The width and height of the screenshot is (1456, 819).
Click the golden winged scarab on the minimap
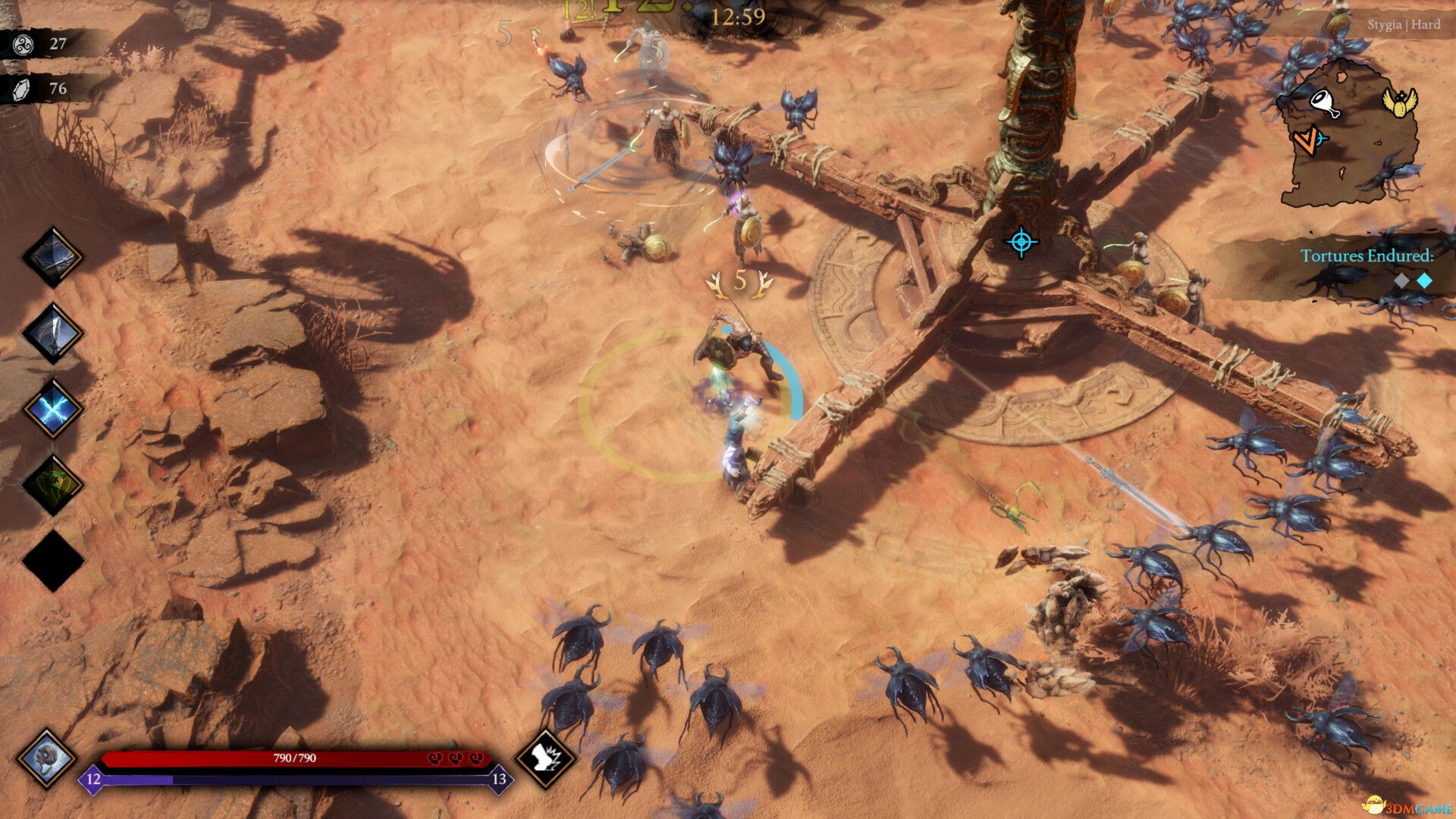1401,104
